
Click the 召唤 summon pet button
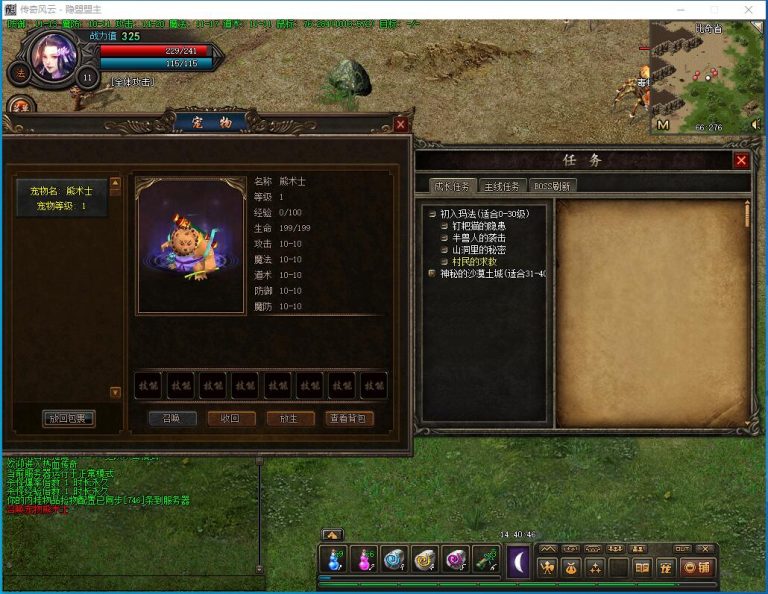tap(172, 418)
